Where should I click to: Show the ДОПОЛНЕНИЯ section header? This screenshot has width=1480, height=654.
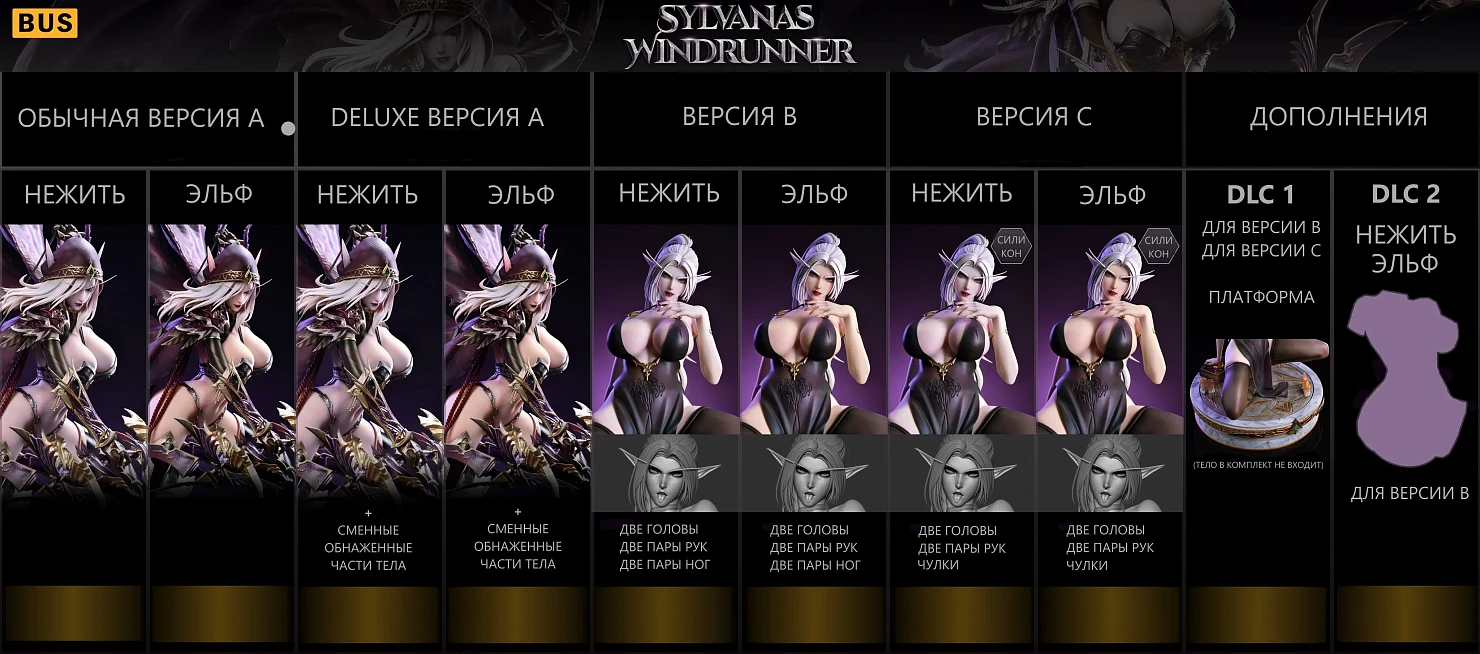tap(1338, 117)
